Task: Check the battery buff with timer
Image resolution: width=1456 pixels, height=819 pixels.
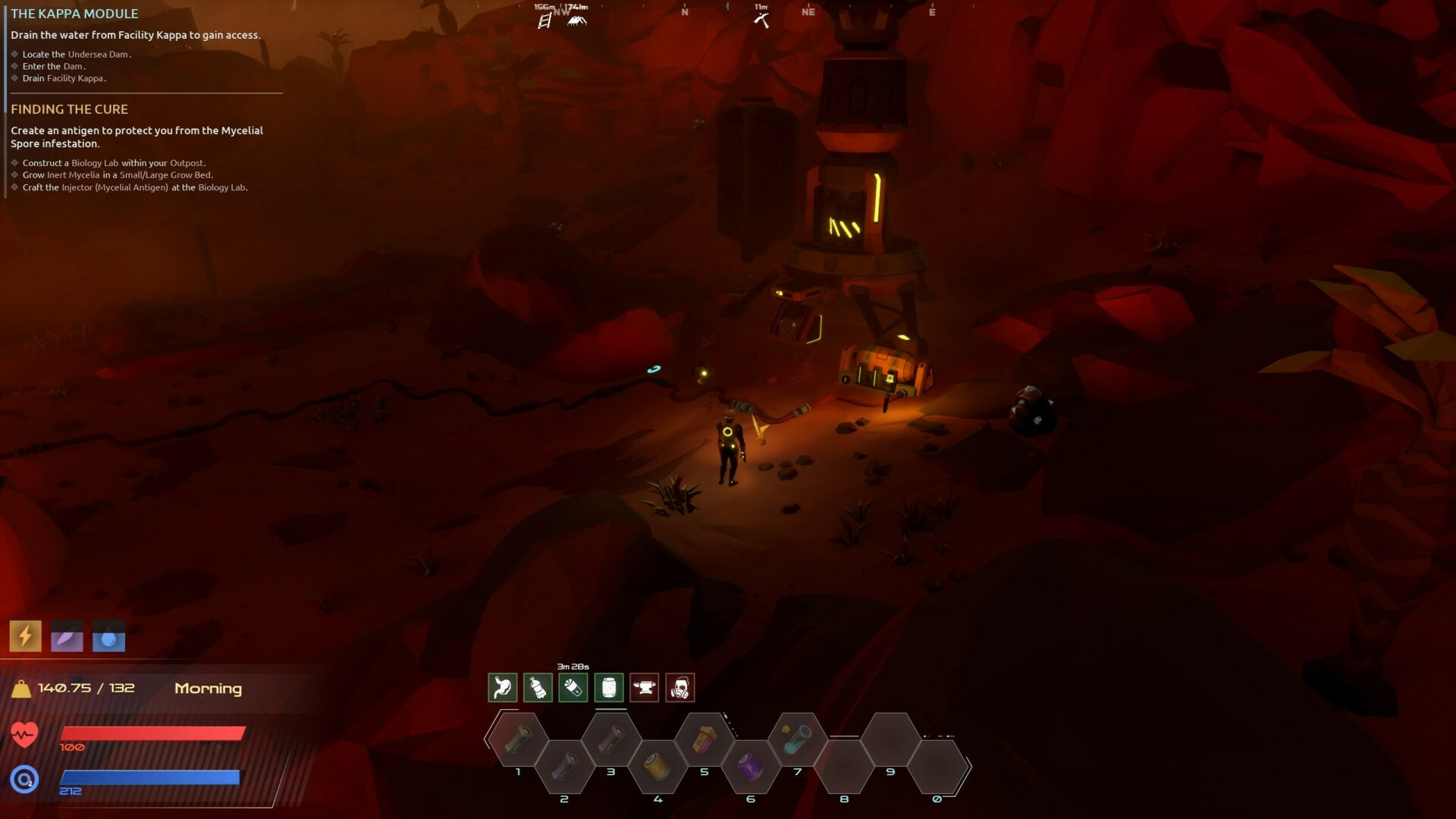Action: (573, 688)
